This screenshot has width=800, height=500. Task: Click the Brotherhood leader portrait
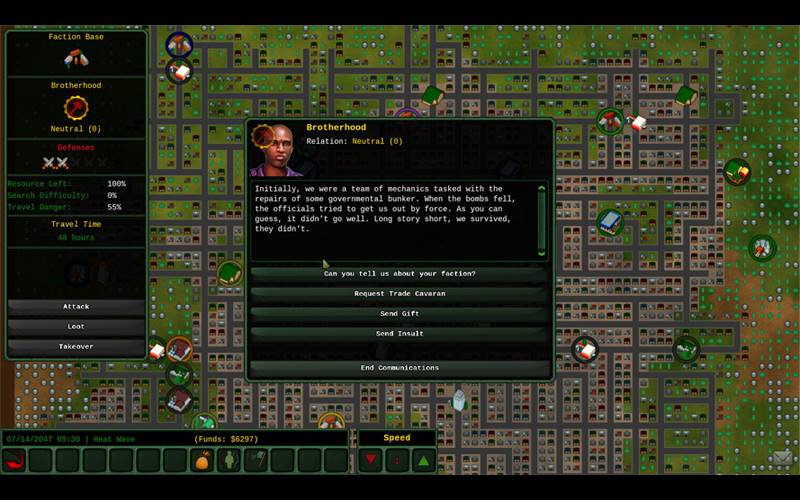[x=276, y=150]
